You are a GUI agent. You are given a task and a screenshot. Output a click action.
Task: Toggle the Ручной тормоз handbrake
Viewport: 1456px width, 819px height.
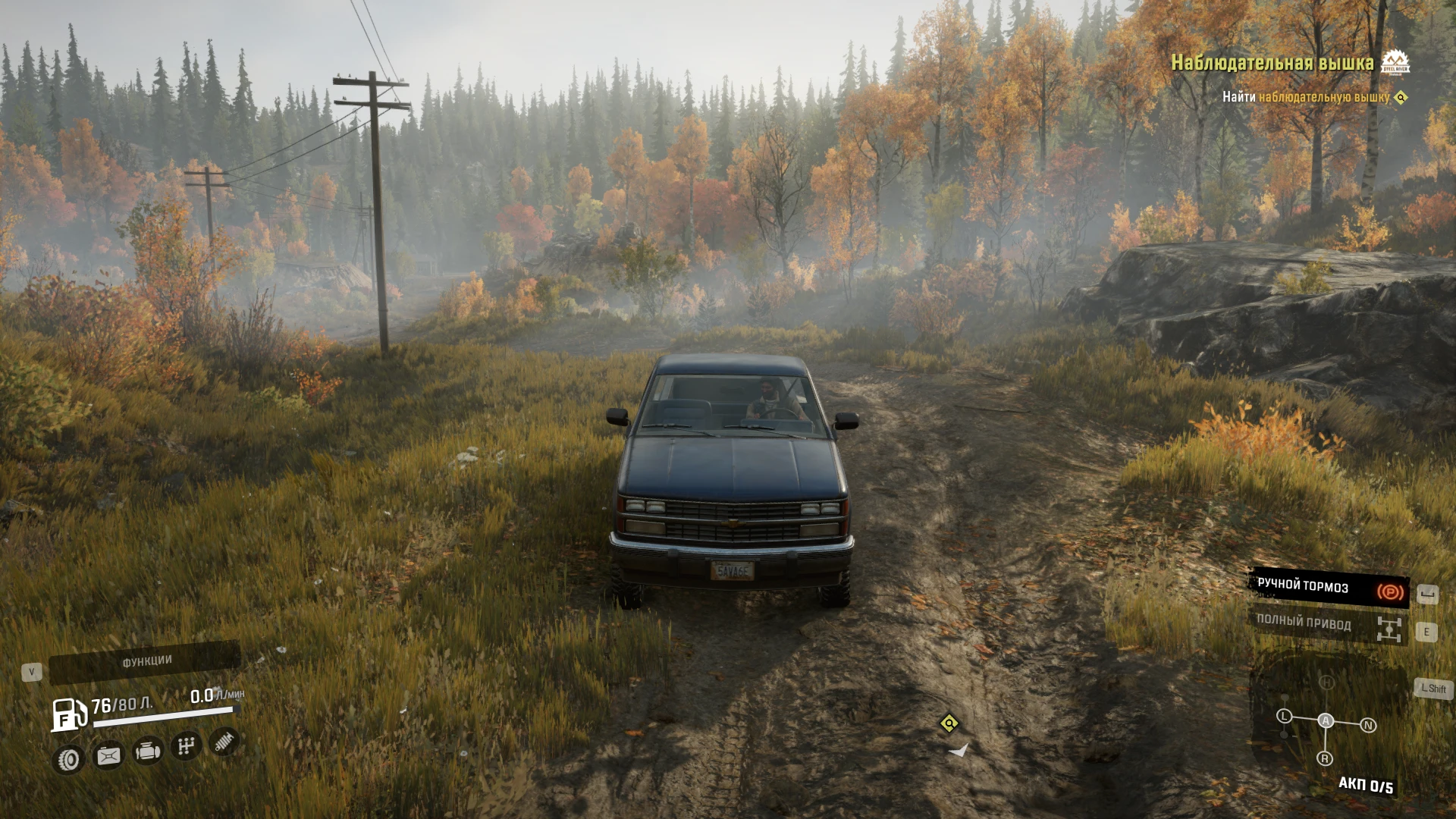(x=1329, y=588)
